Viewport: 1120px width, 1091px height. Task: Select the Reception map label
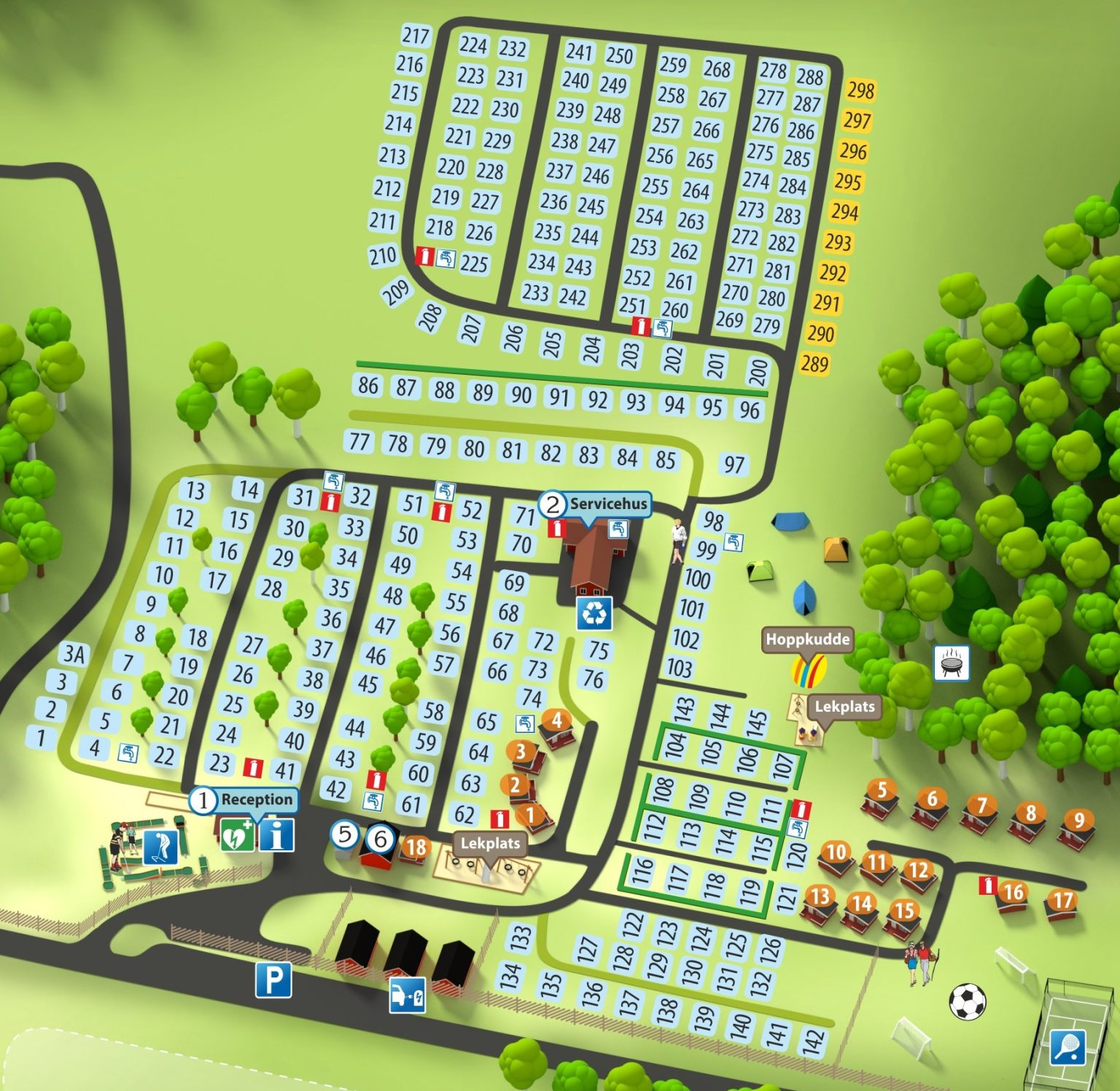pyautogui.click(x=256, y=799)
